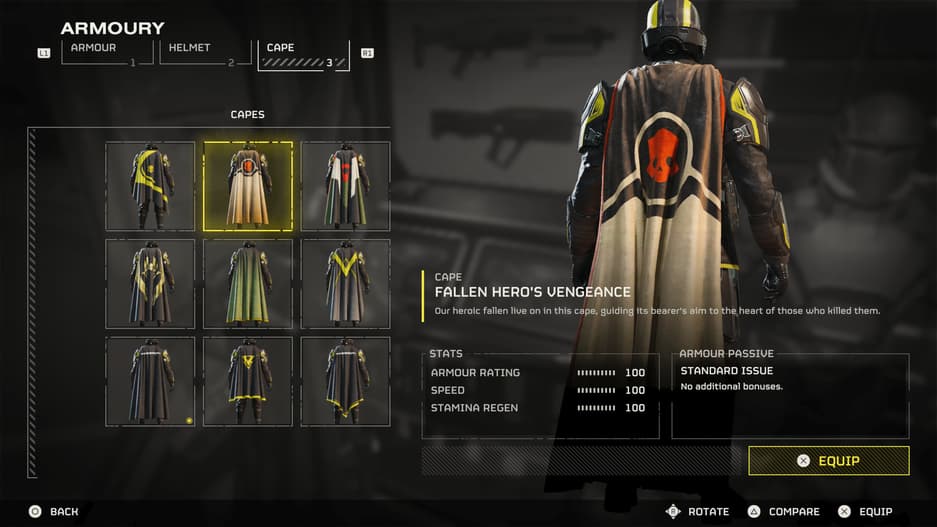Select the highlighted cream cape with red skull
The height and width of the screenshot is (527, 937).
[248, 186]
